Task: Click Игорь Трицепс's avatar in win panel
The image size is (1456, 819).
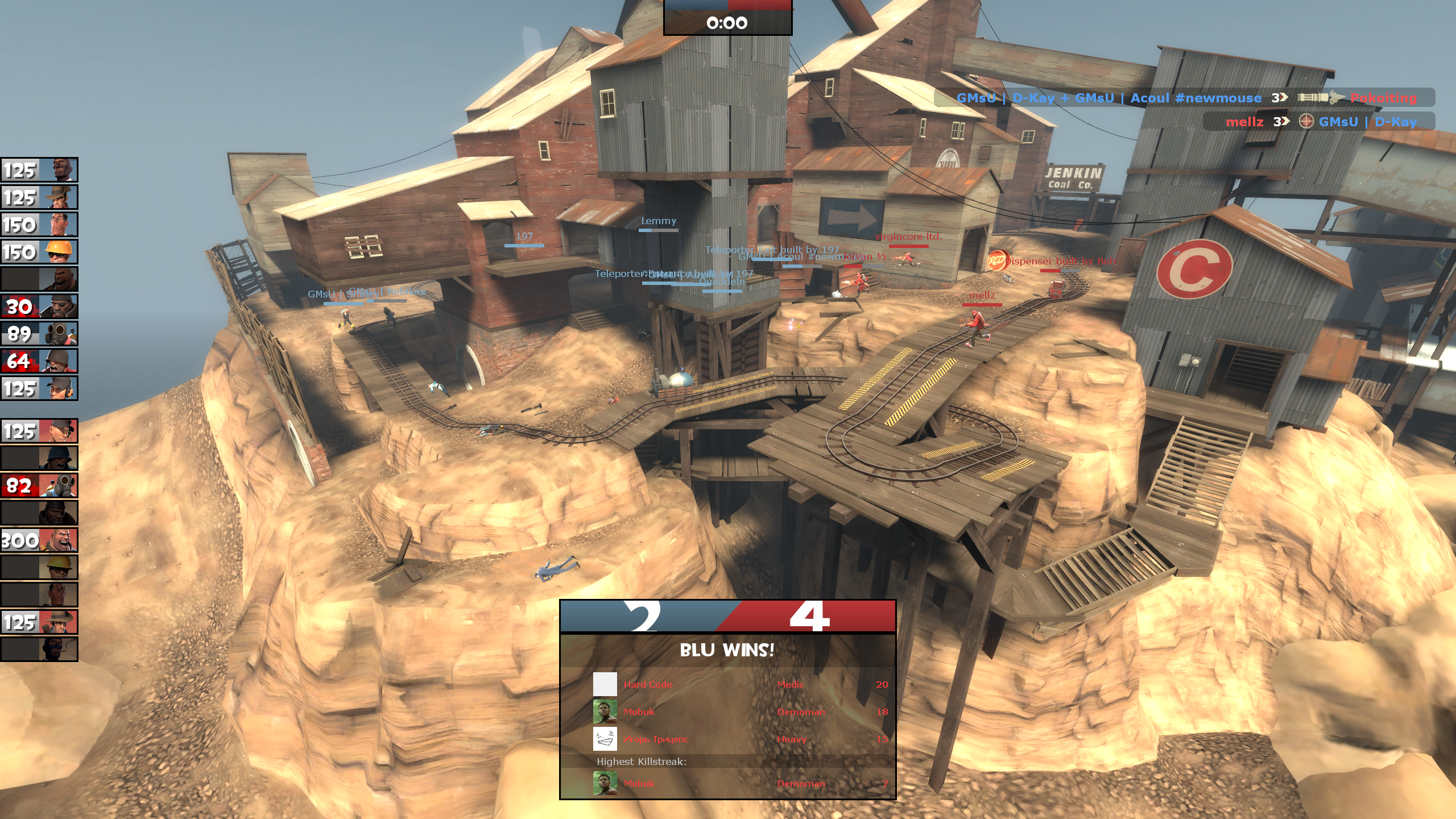Action: 605,739
